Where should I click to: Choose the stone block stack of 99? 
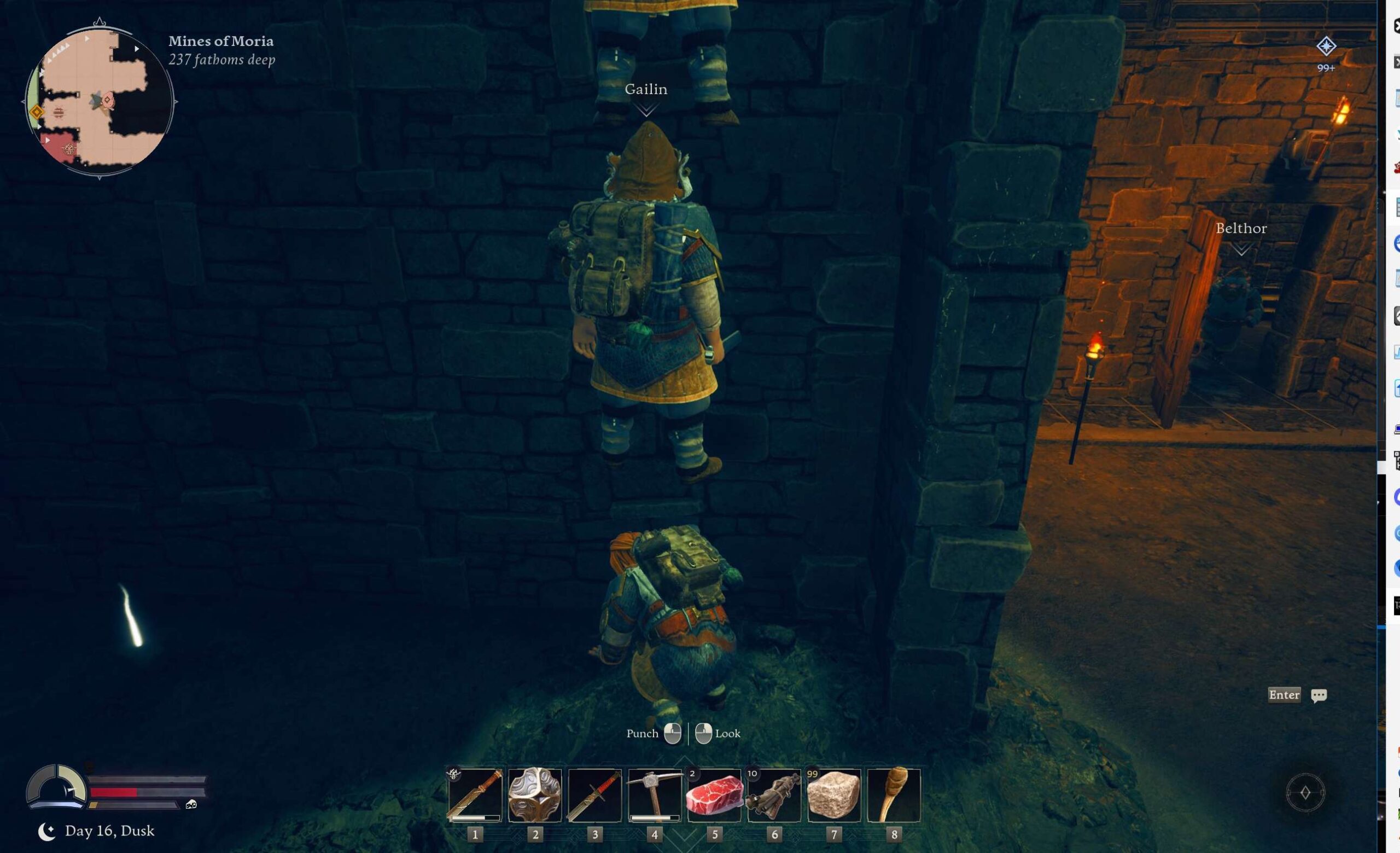click(833, 794)
